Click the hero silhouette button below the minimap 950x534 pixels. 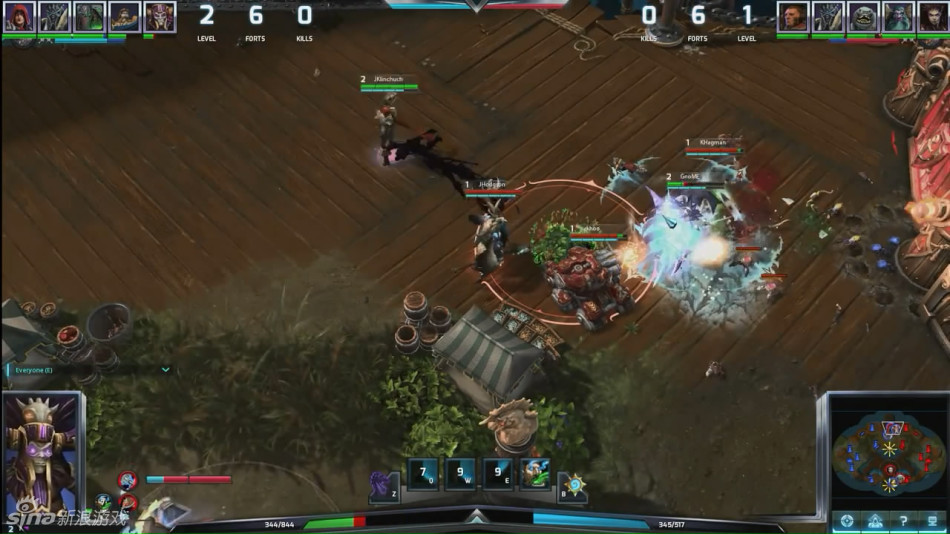[874, 521]
